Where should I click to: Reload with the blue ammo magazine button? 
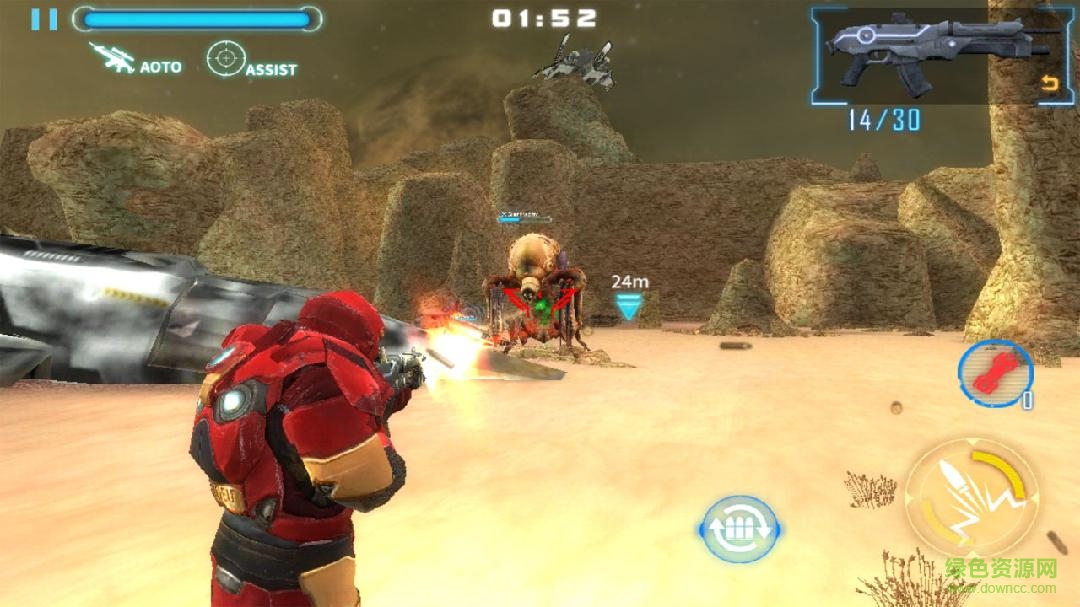point(739,528)
